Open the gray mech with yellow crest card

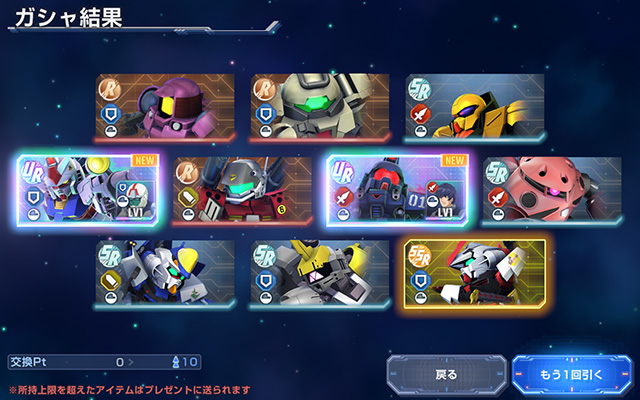pyautogui.click(x=320, y=272)
